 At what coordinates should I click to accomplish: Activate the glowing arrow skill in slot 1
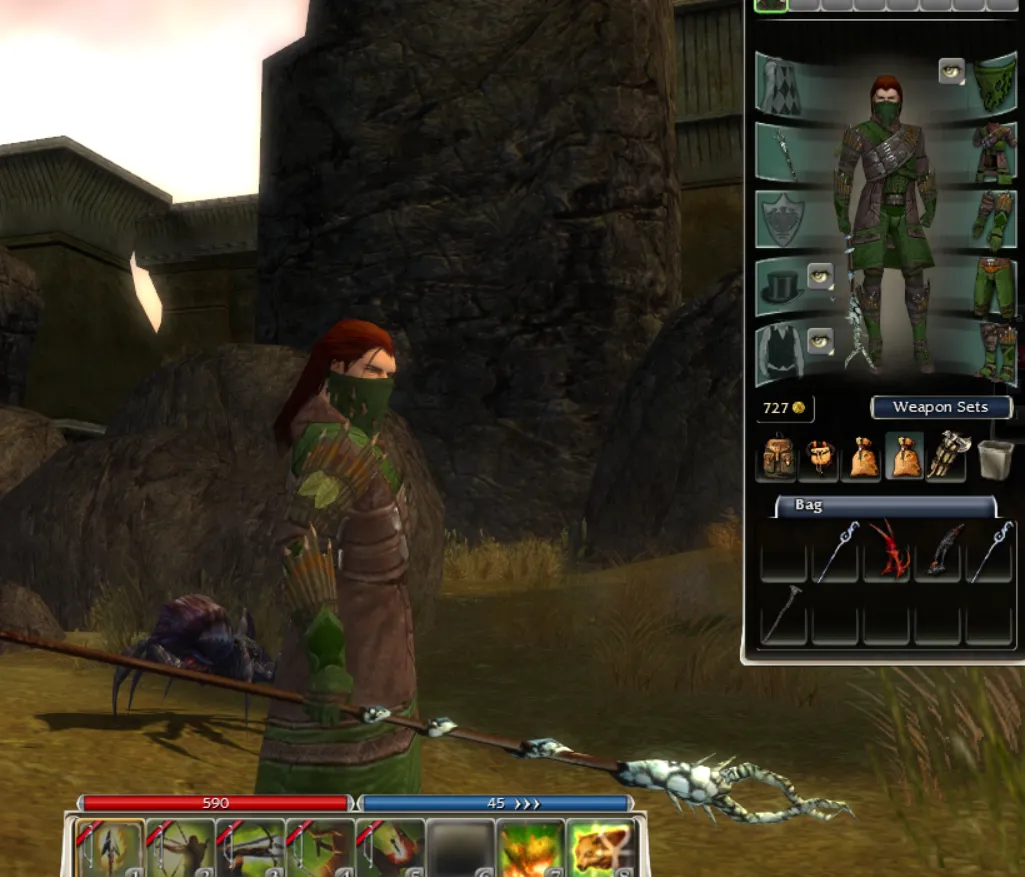pyautogui.click(x=110, y=849)
